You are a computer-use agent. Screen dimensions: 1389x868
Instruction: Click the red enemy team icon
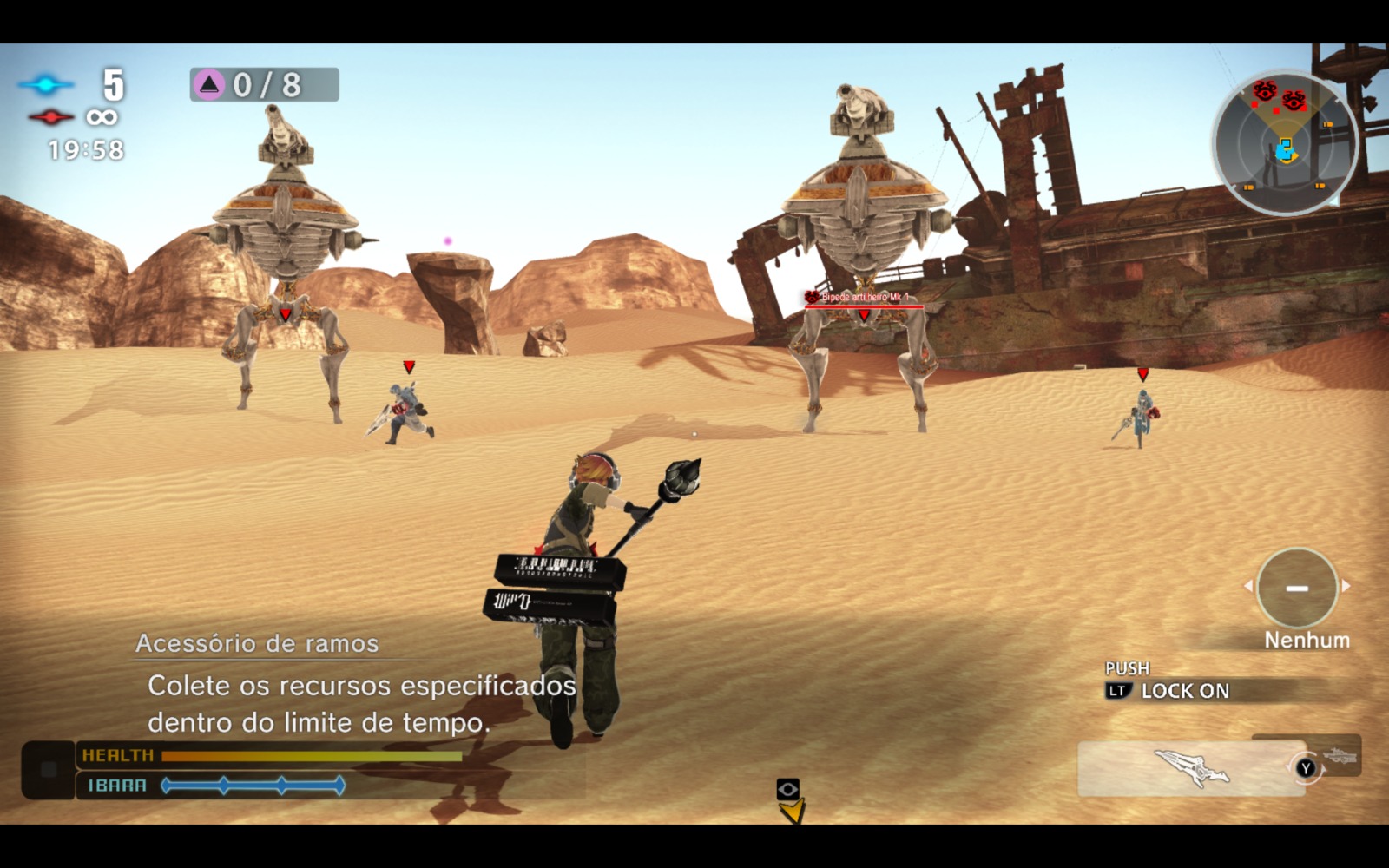(50, 117)
